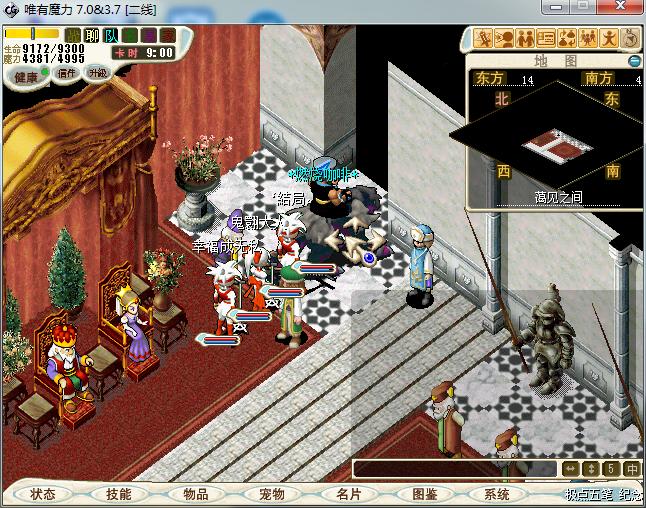Click the chat text input box
Image resolution: width=646 pixels, height=508 pixels.
455,469
